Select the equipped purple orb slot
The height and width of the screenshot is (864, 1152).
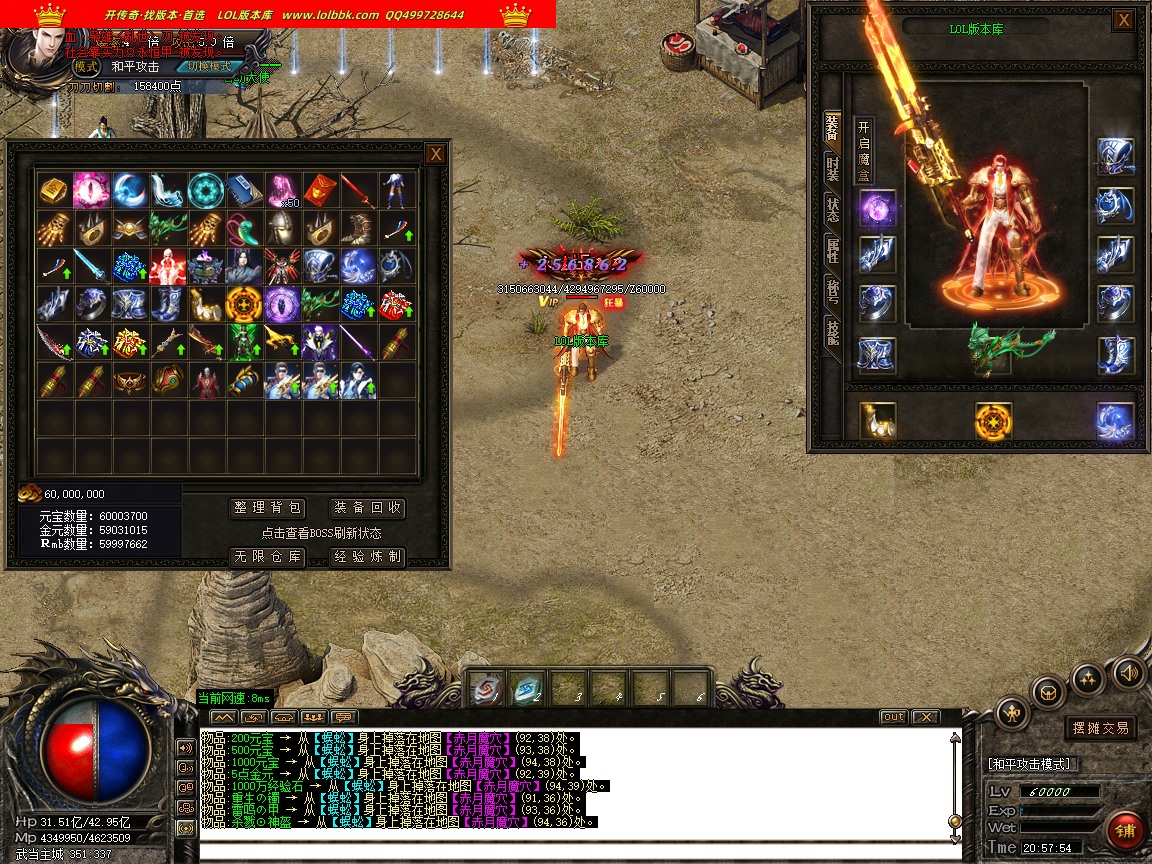point(877,208)
